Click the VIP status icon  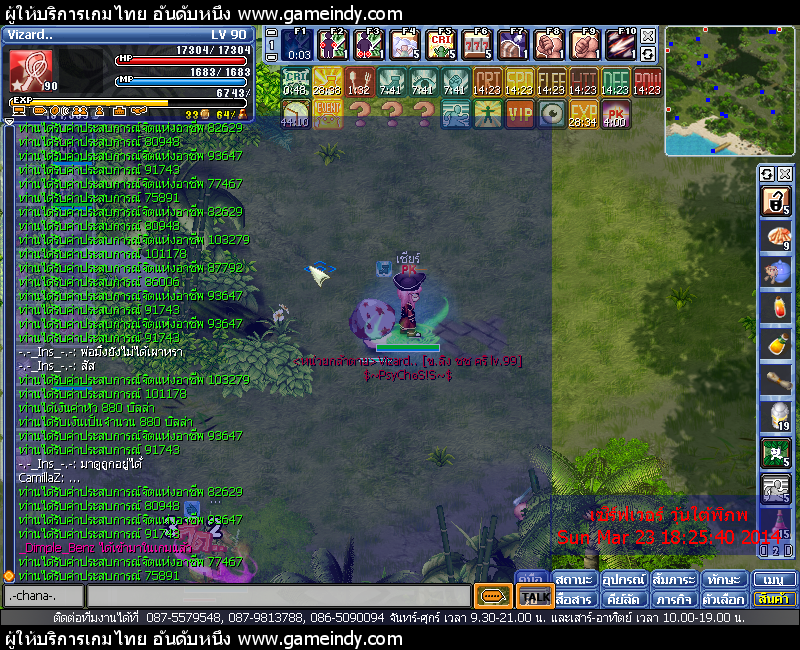[x=520, y=114]
